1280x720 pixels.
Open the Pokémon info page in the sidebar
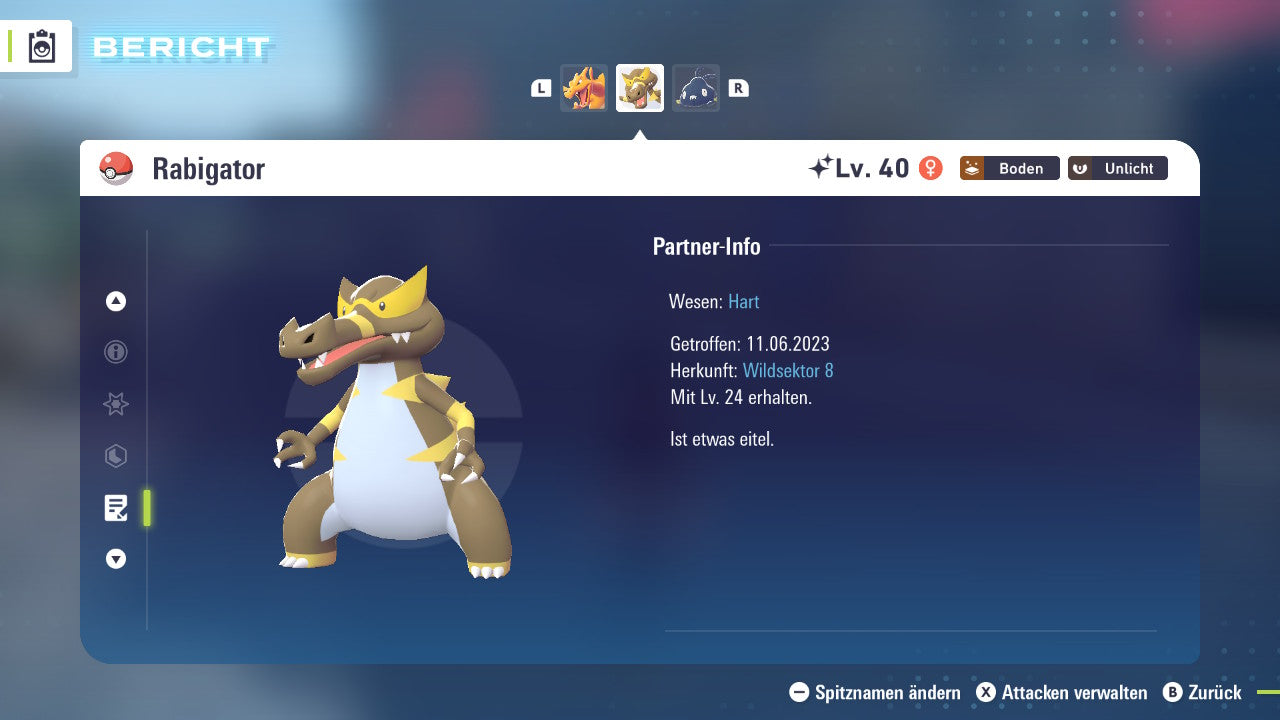115,352
